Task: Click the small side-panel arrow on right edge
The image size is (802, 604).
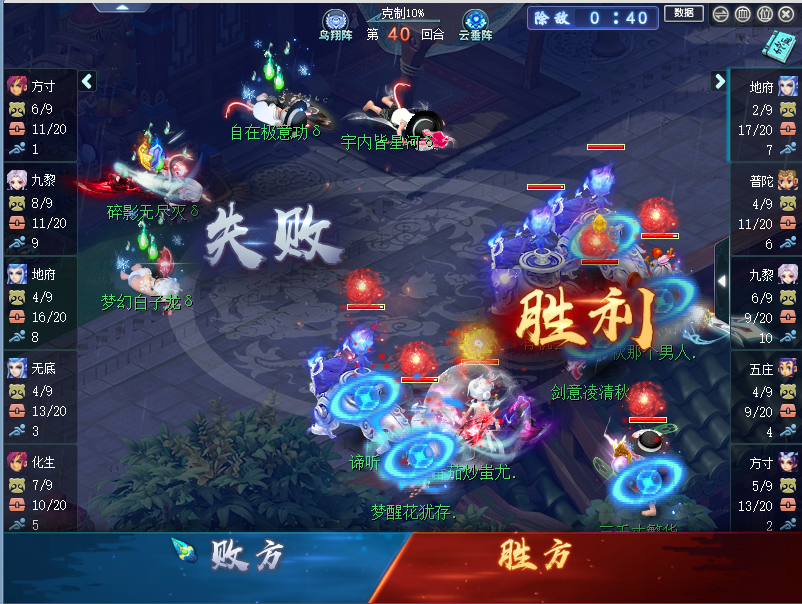Action: click(x=721, y=281)
